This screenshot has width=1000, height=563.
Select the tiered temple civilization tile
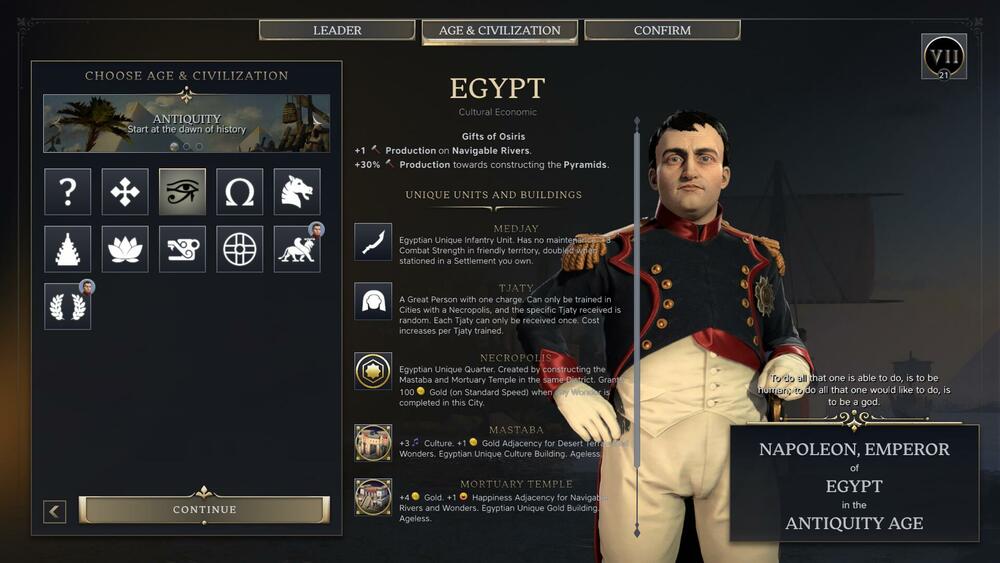pyautogui.click(x=67, y=249)
